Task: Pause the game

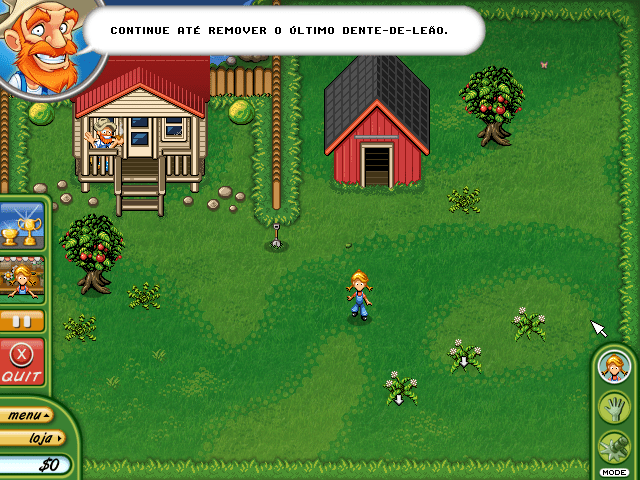Action: [x=22, y=322]
